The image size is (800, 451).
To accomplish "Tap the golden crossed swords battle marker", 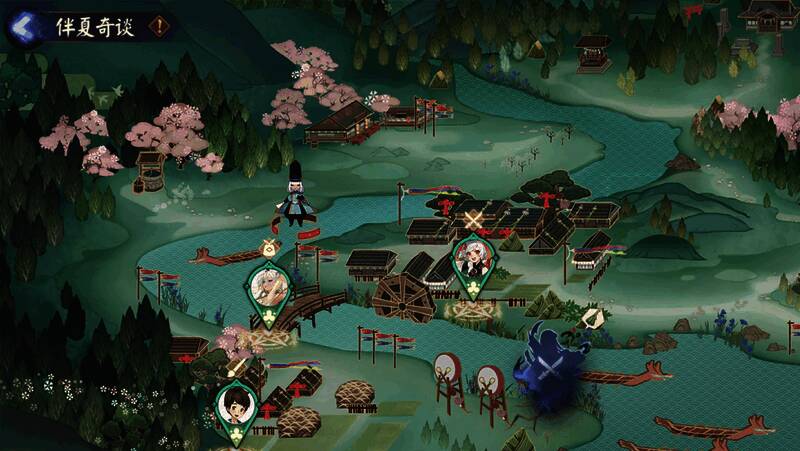I will (x=475, y=217).
